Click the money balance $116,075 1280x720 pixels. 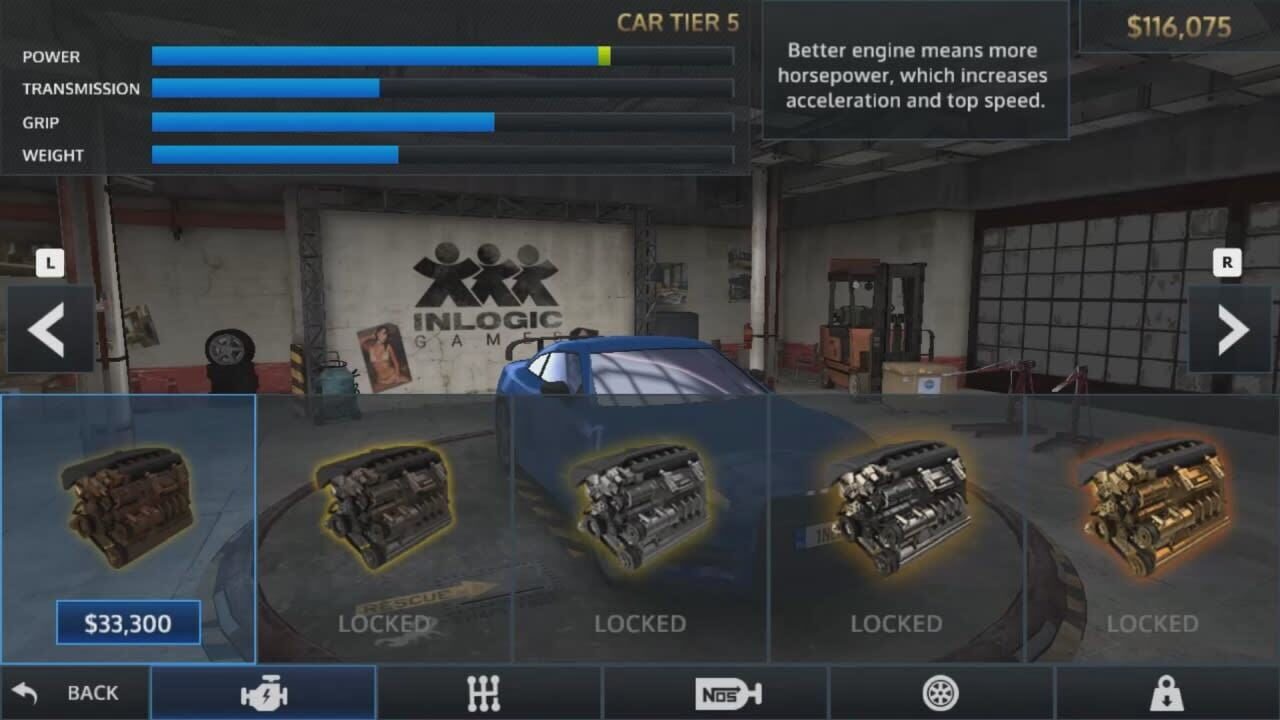coord(1180,28)
